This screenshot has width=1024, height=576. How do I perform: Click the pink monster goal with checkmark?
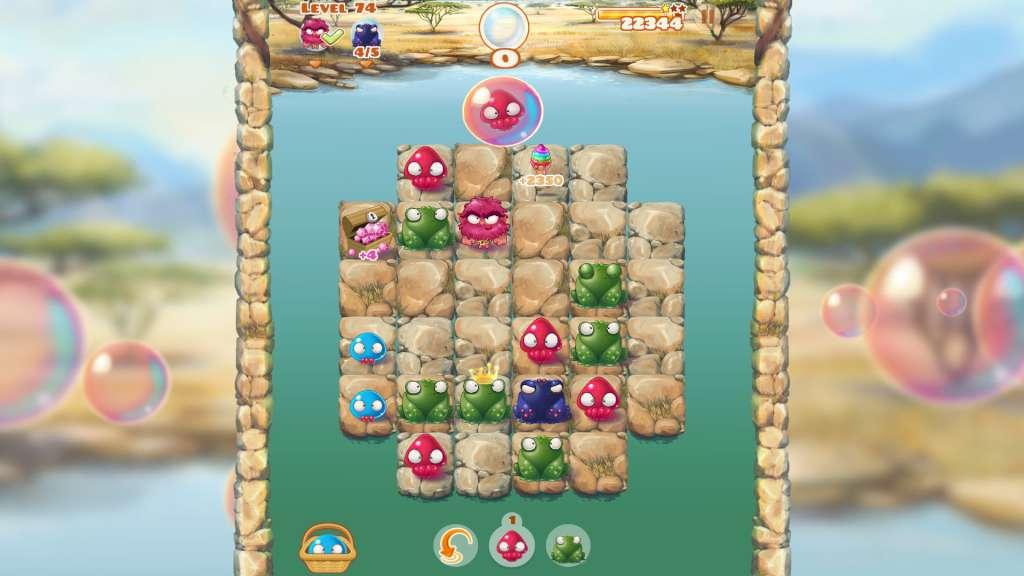[316, 33]
